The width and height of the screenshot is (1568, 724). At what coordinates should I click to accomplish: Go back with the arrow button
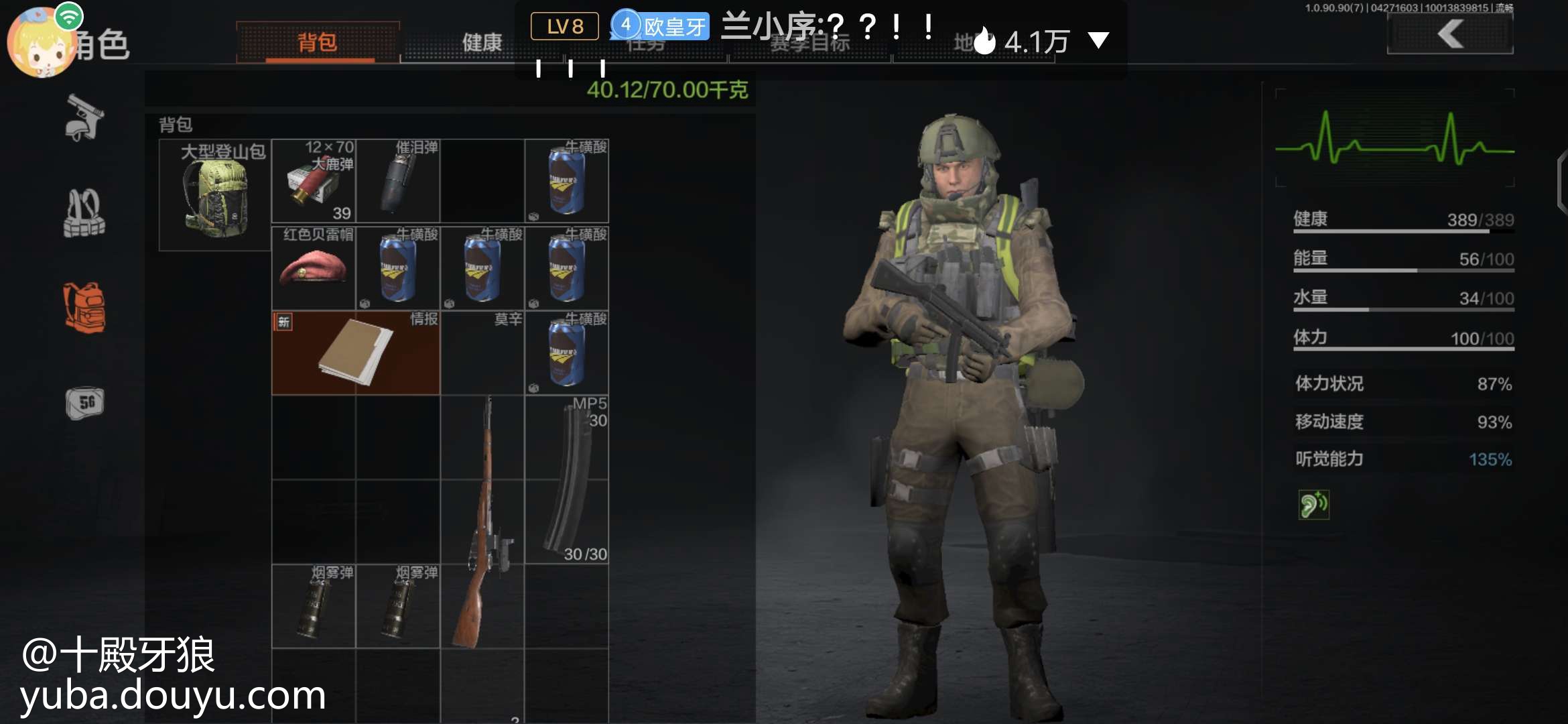pos(1449,34)
